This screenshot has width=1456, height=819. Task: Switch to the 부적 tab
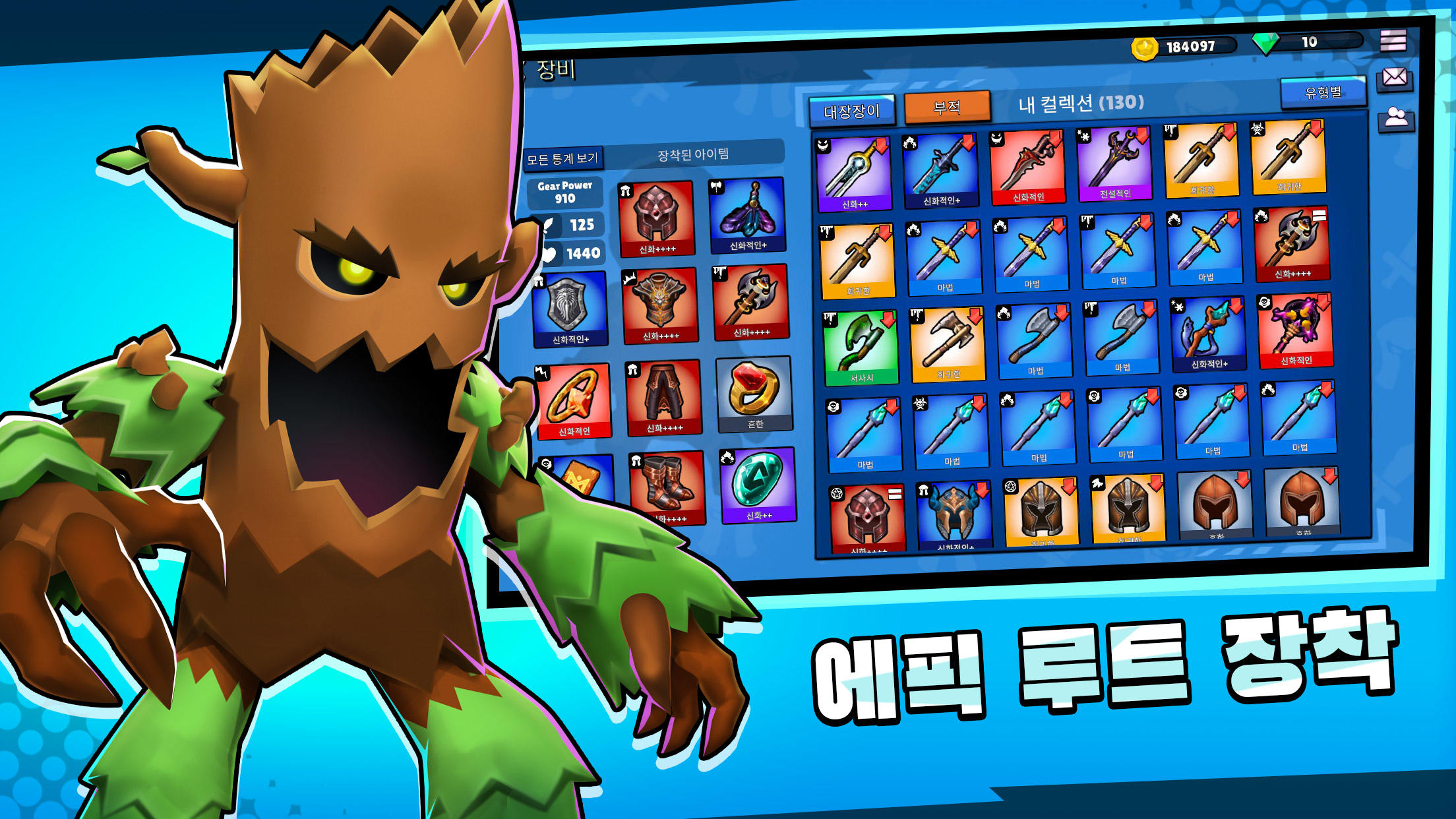pyautogui.click(x=946, y=107)
